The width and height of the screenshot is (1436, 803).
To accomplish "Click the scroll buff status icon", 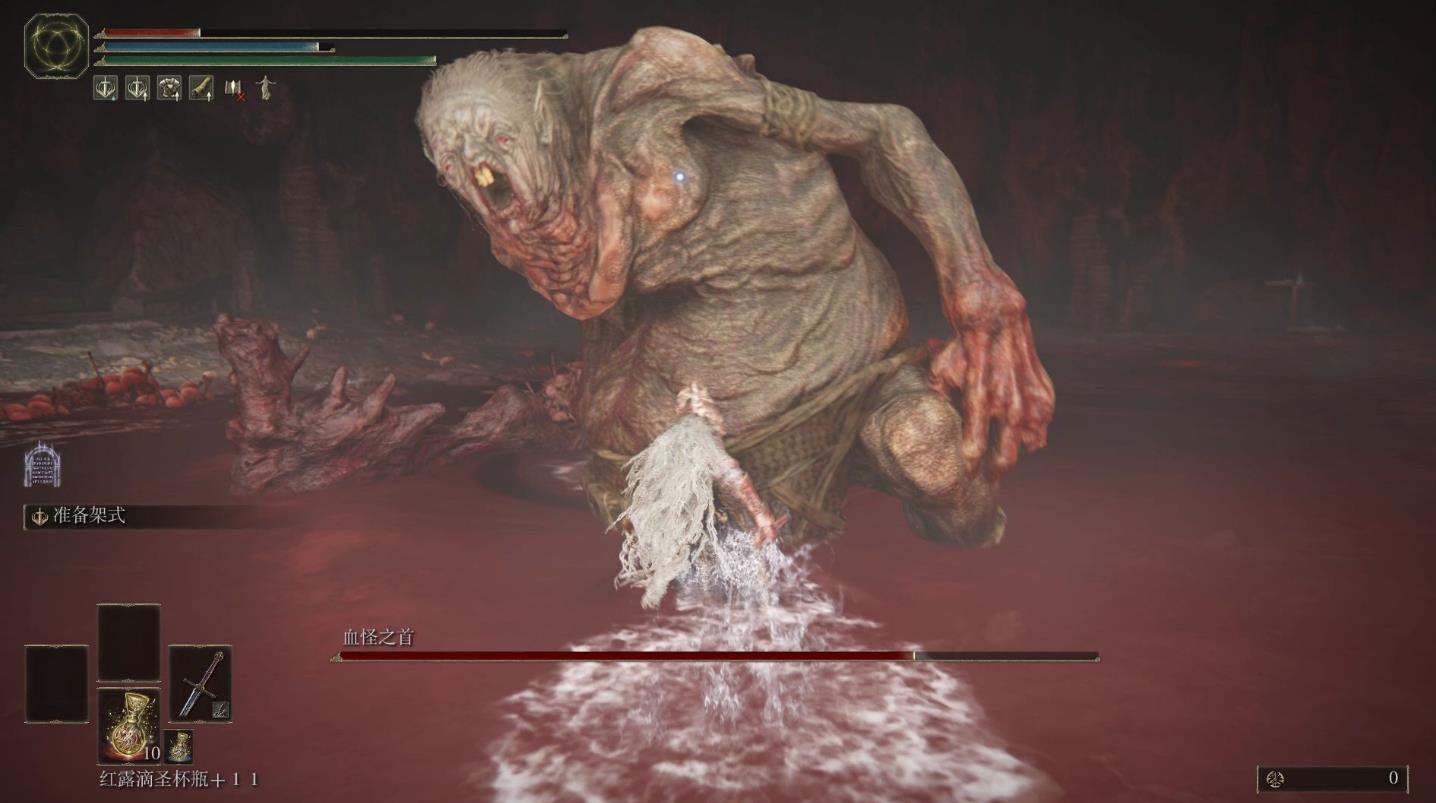I will [x=201, y=88].
